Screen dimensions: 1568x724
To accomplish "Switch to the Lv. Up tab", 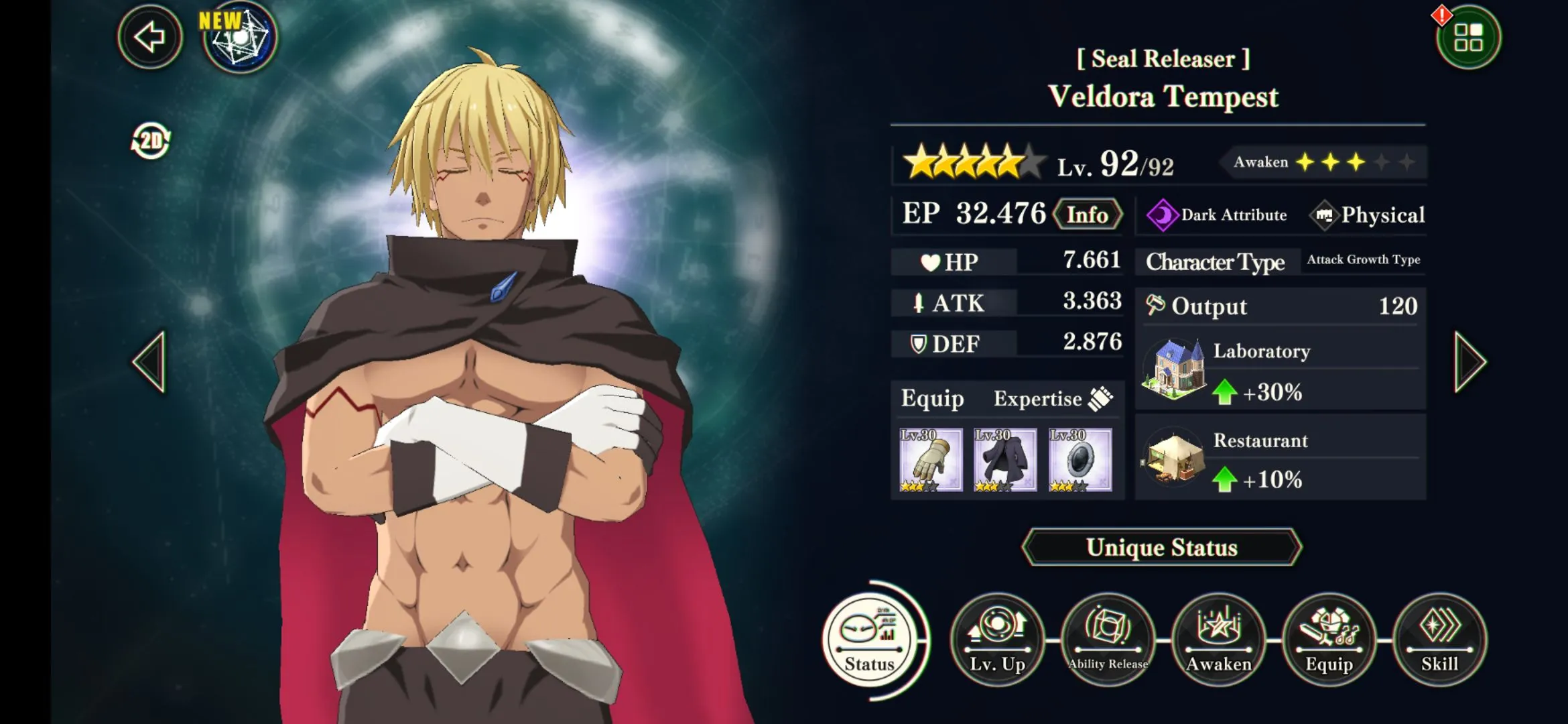I will [997, 640].
